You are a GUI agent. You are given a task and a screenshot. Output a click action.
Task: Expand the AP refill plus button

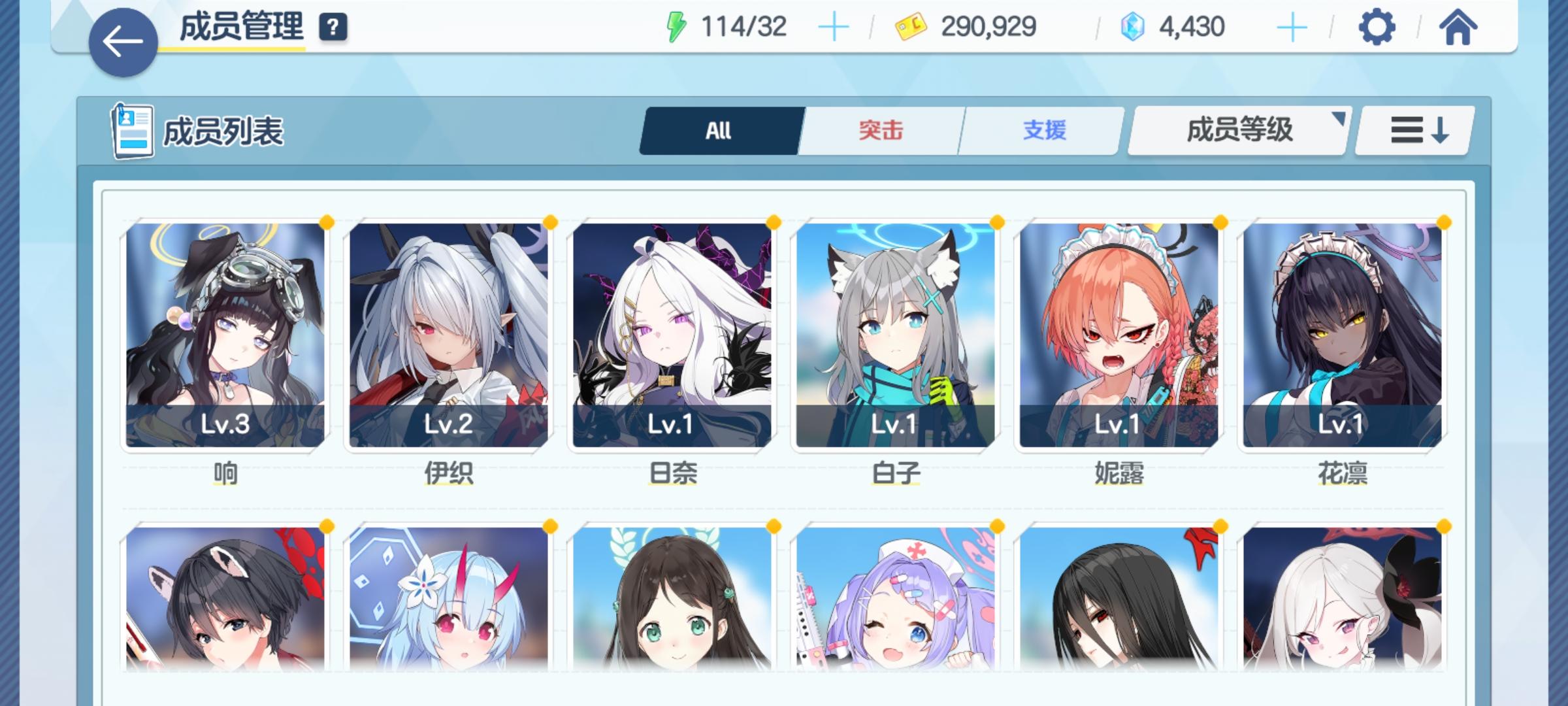click(834, 28)
